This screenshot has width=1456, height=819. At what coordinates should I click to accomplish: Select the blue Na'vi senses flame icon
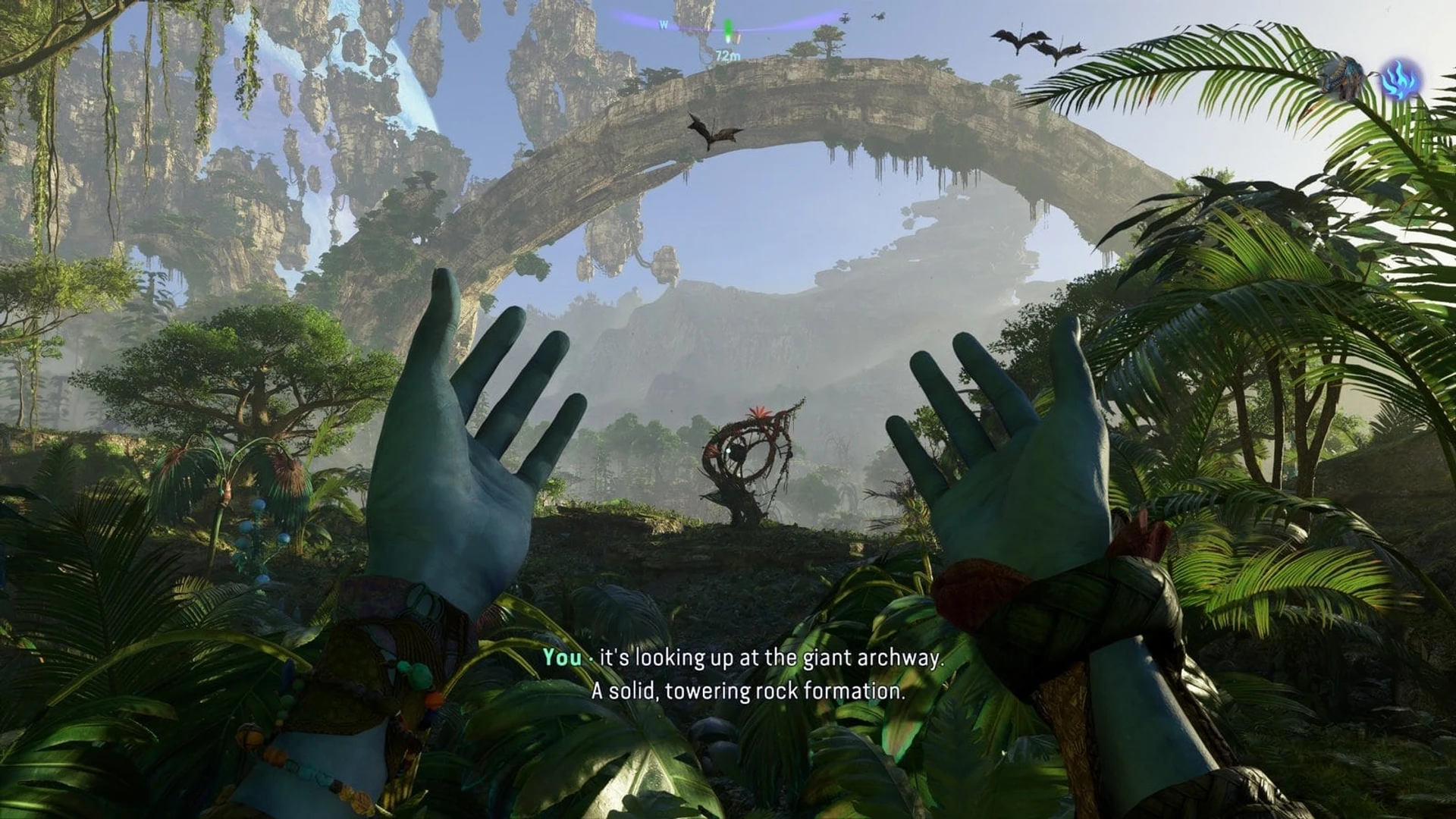point(1401,80)
